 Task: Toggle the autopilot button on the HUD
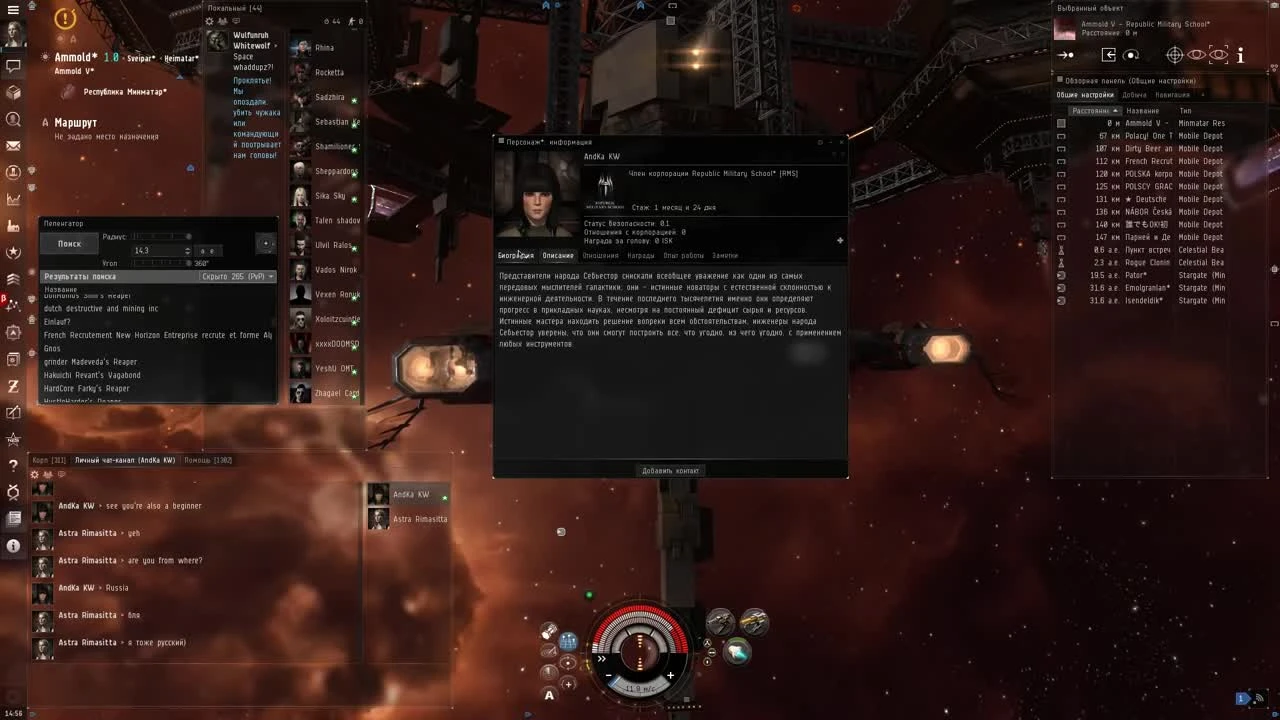(x=549, y=693)
